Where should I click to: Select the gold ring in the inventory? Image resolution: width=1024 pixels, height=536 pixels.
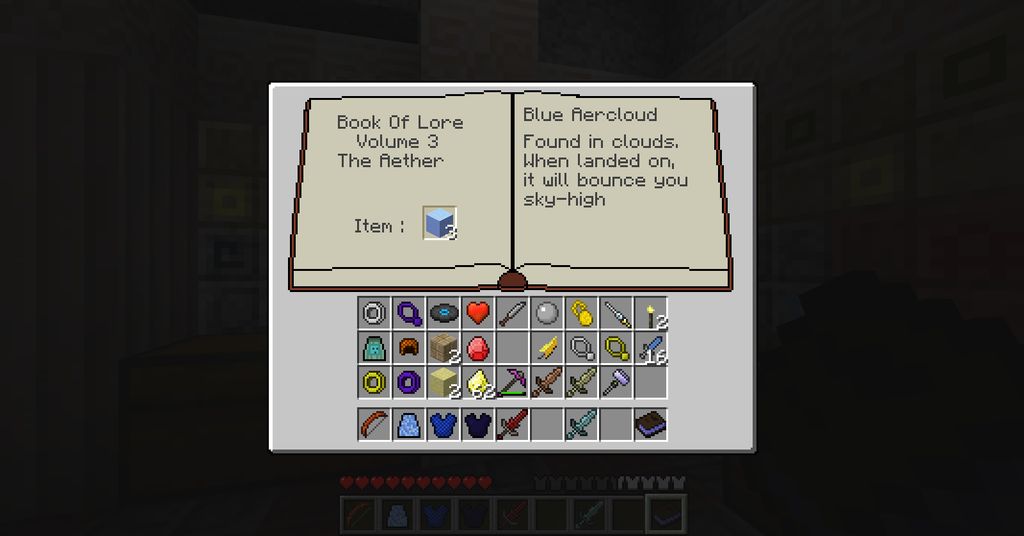pos(375,382)
